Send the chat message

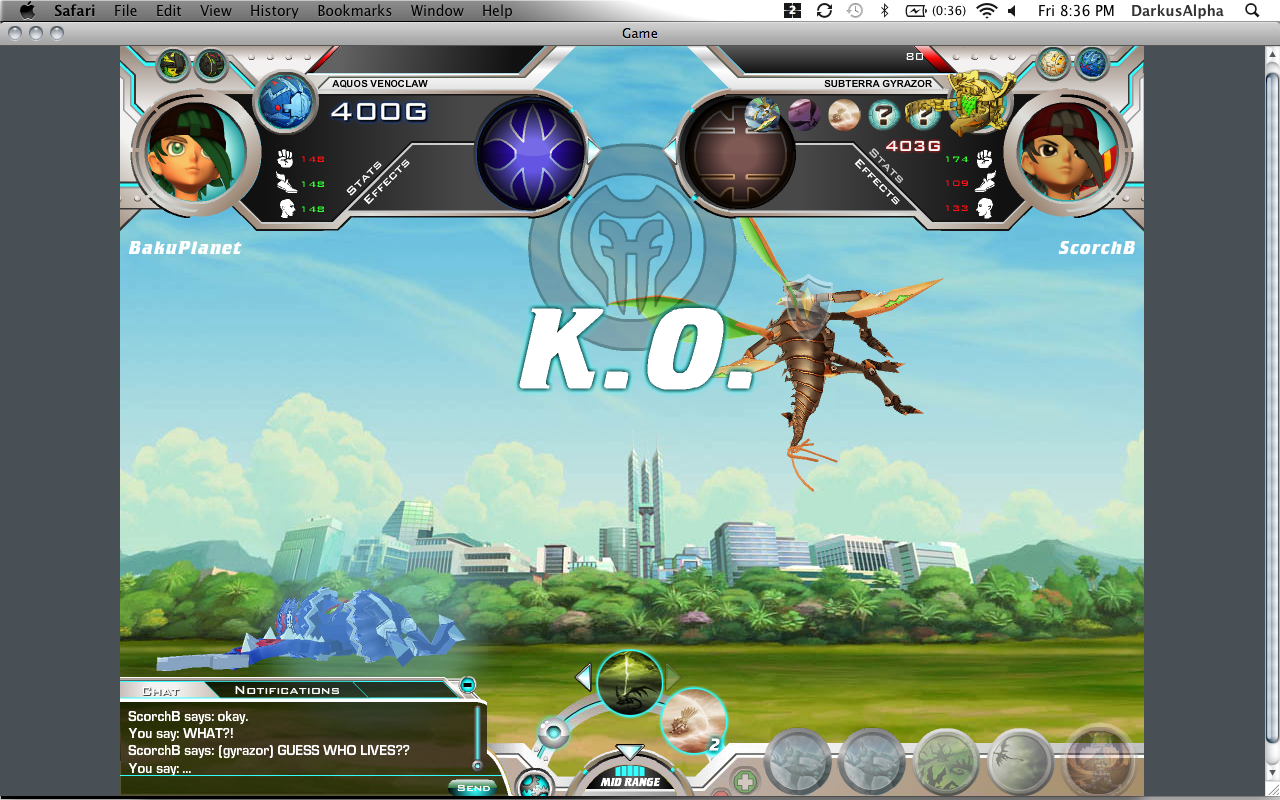(473, 787)
